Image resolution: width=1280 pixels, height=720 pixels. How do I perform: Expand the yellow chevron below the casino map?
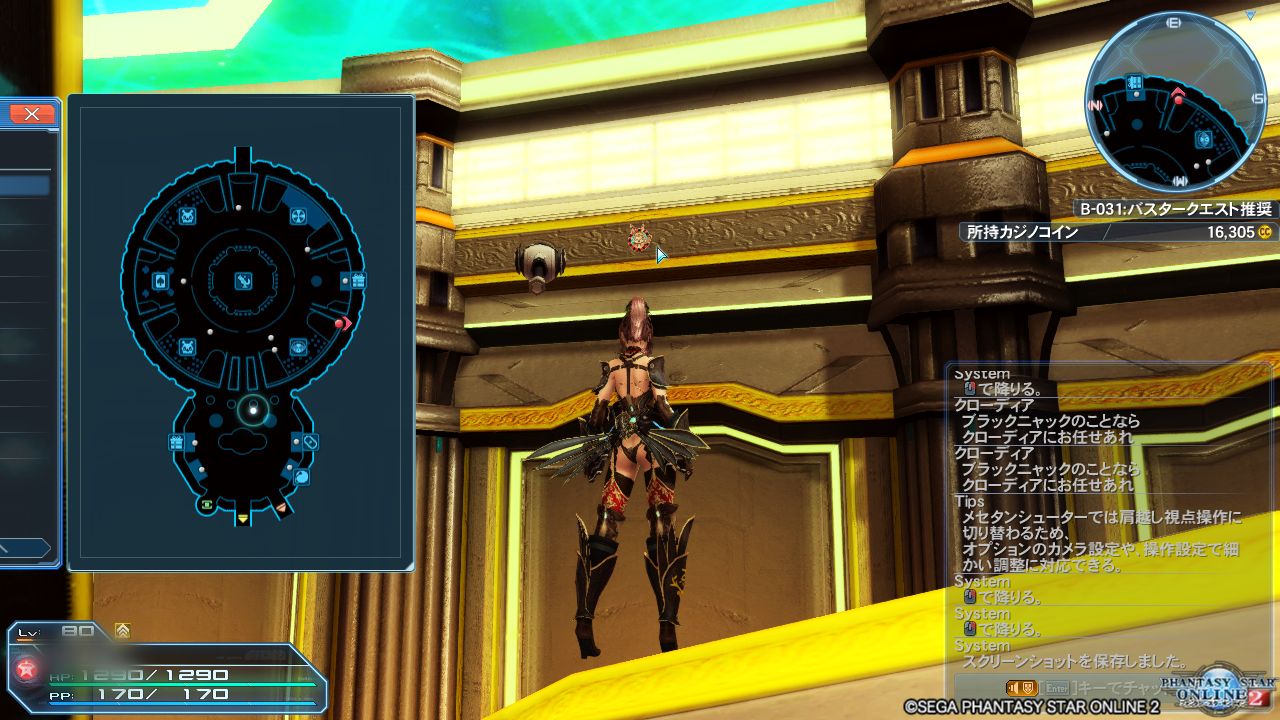242,517
